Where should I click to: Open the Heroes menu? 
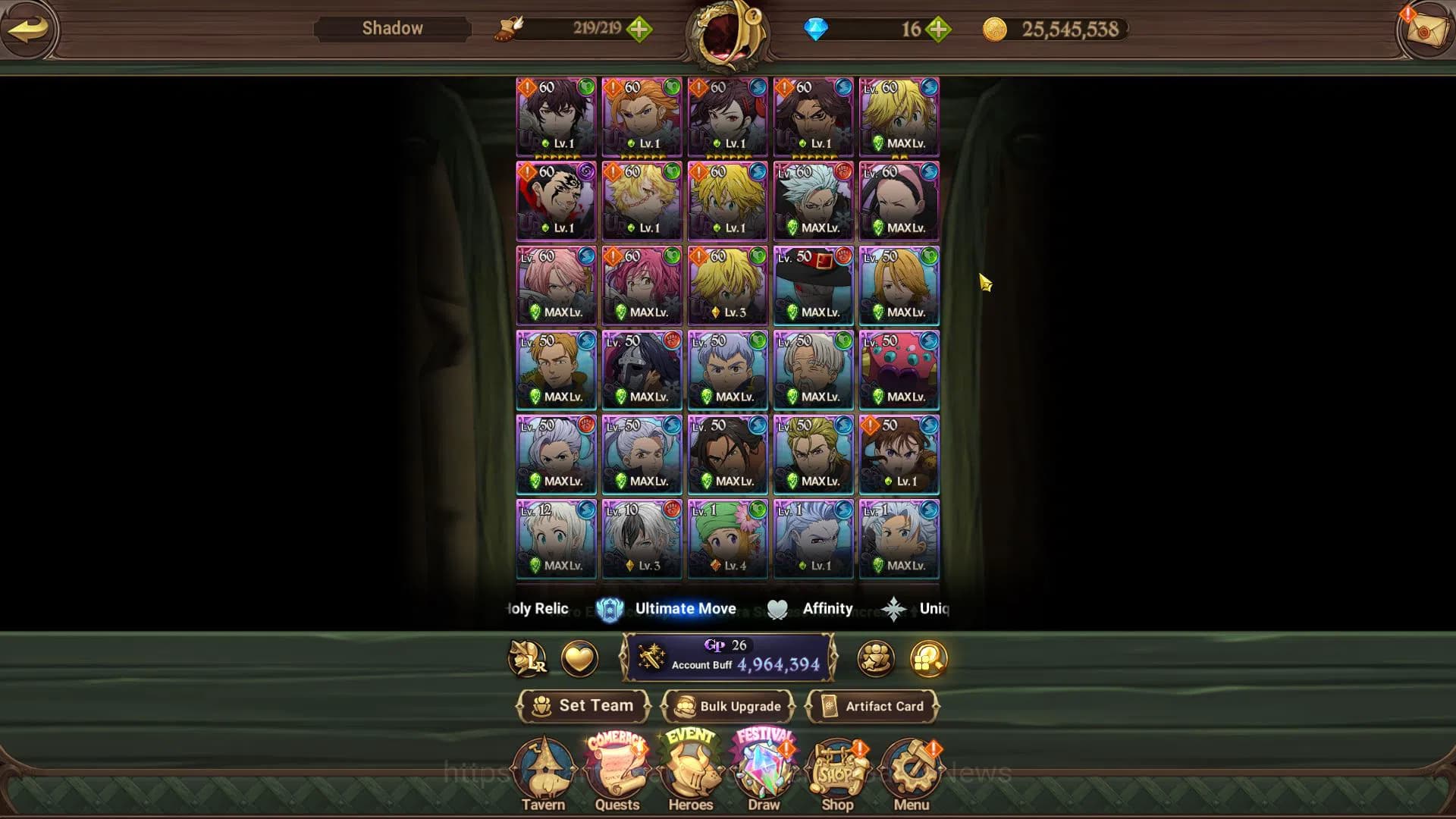click(690, 775)
